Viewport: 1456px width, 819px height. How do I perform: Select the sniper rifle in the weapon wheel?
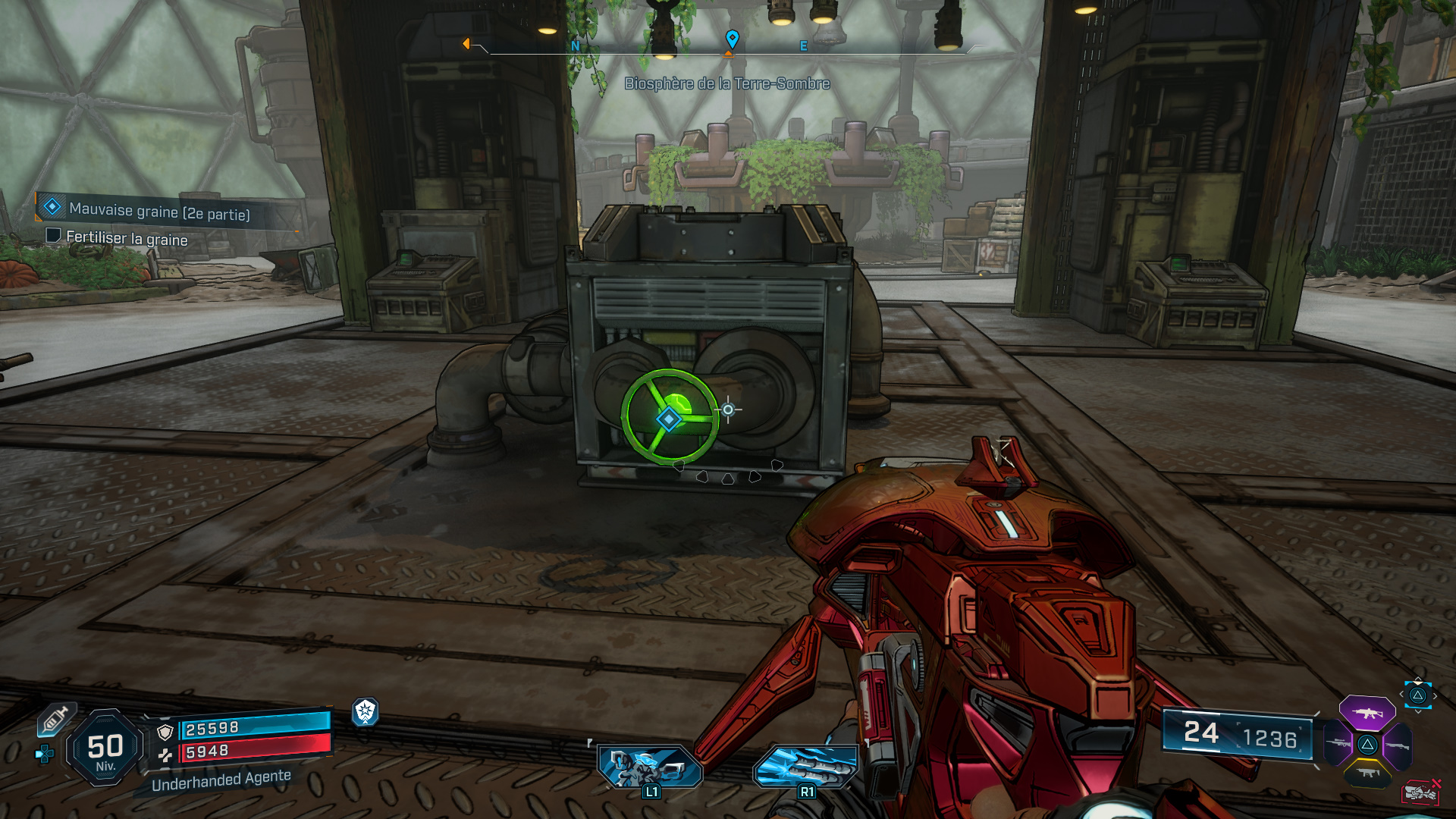point(1338,742)
